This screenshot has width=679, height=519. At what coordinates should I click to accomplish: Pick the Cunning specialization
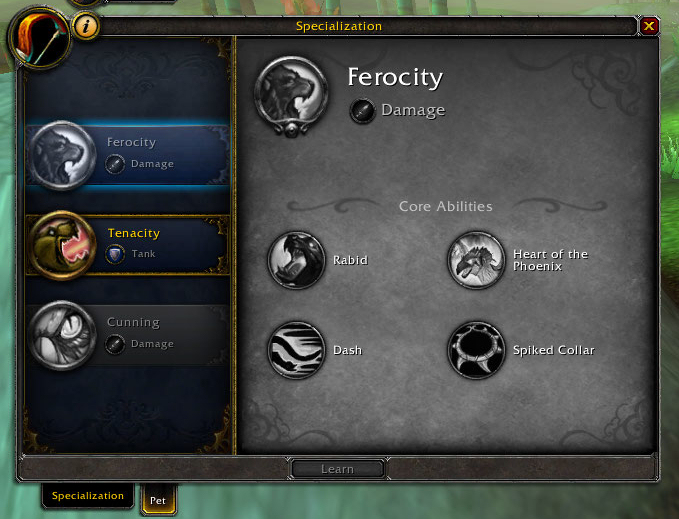(x=128, y=333)
